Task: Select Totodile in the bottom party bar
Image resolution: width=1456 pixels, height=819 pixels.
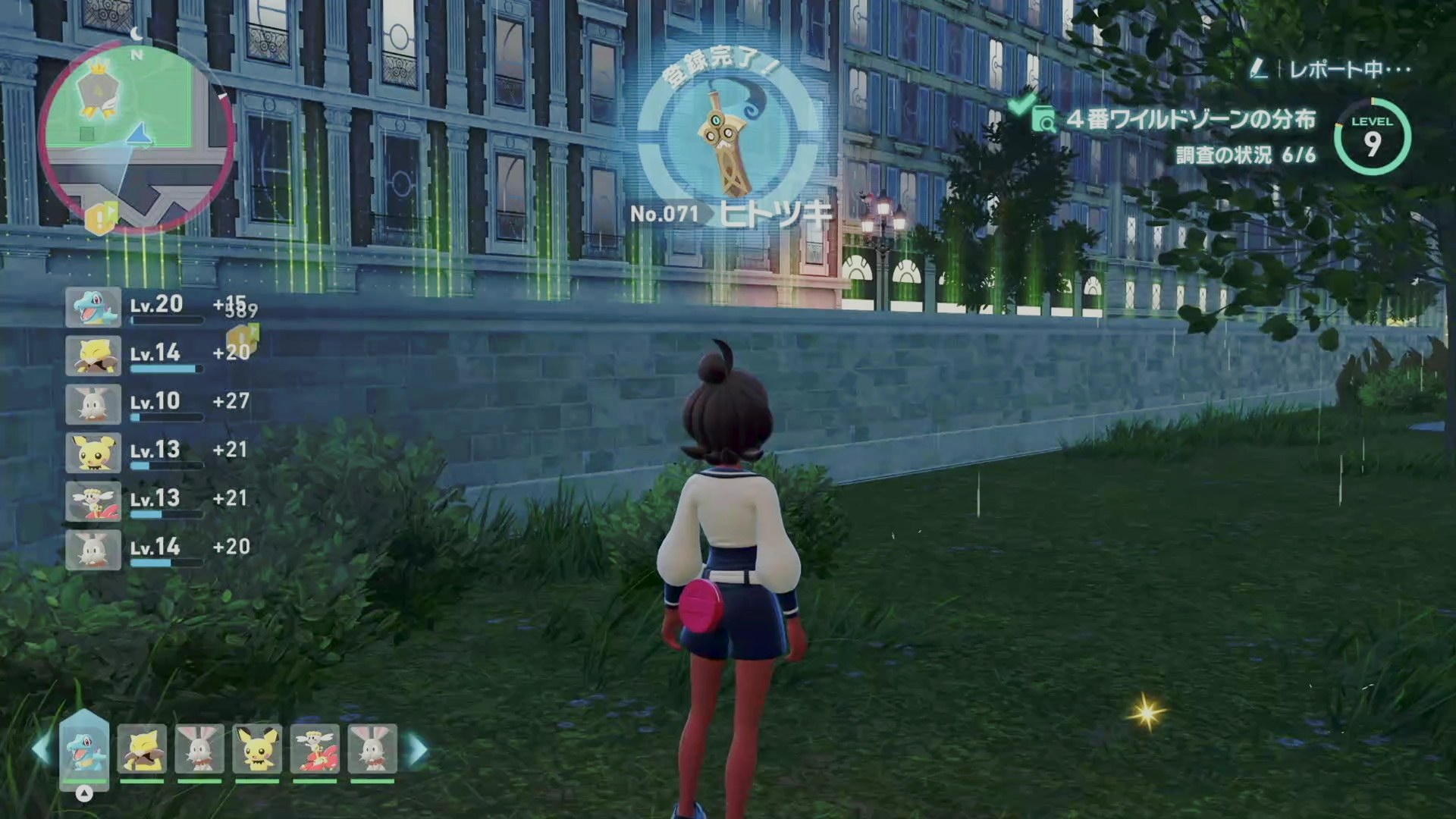Action: coord(84,748)
